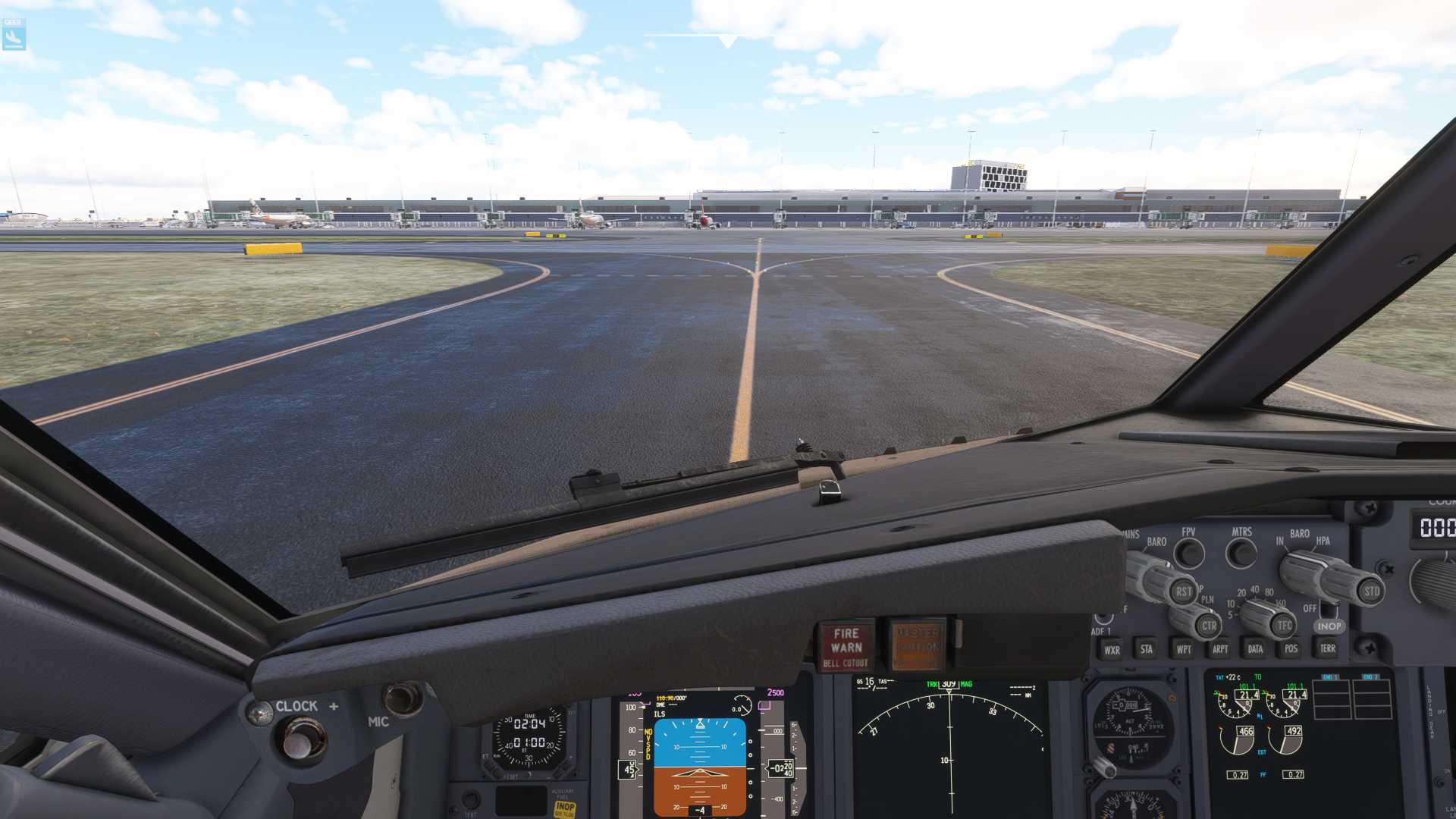Screen dimensions: 1456x819
Task: Enable the TERR terrain display button
Action: pyautogui.click(x=1327, y=649)
